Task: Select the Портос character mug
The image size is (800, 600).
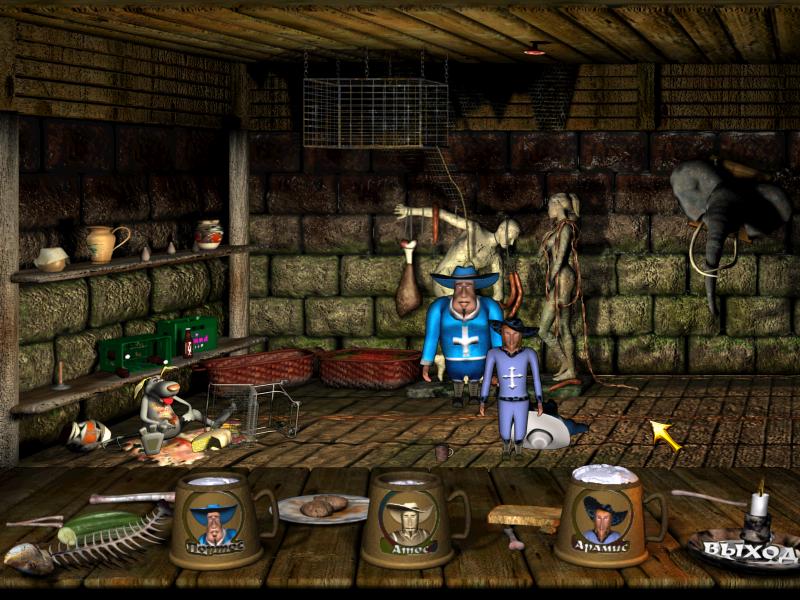Action: coord(215,520)
